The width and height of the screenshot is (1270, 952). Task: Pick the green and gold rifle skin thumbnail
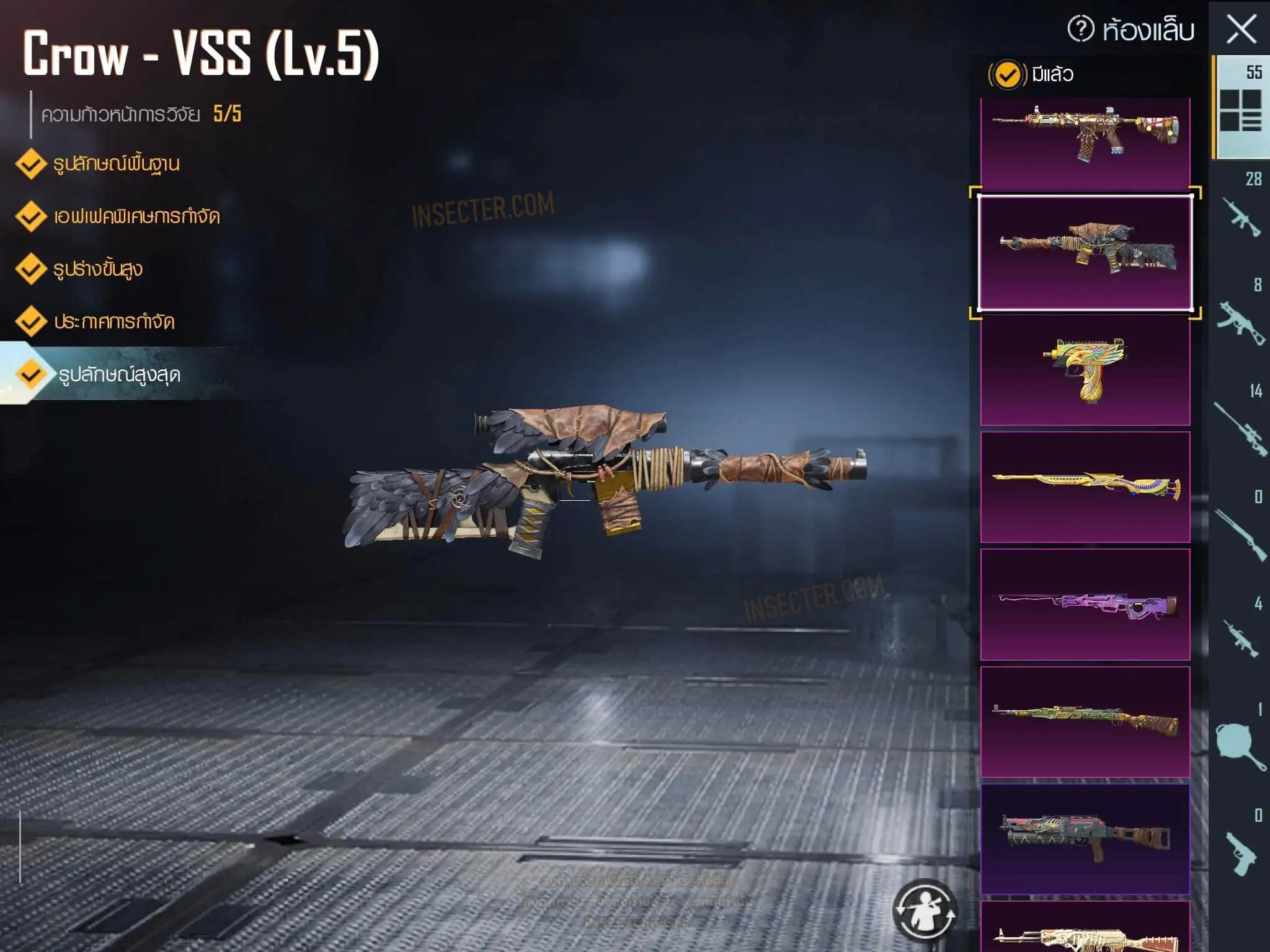pyautogui.click(x=1085, y=722)
